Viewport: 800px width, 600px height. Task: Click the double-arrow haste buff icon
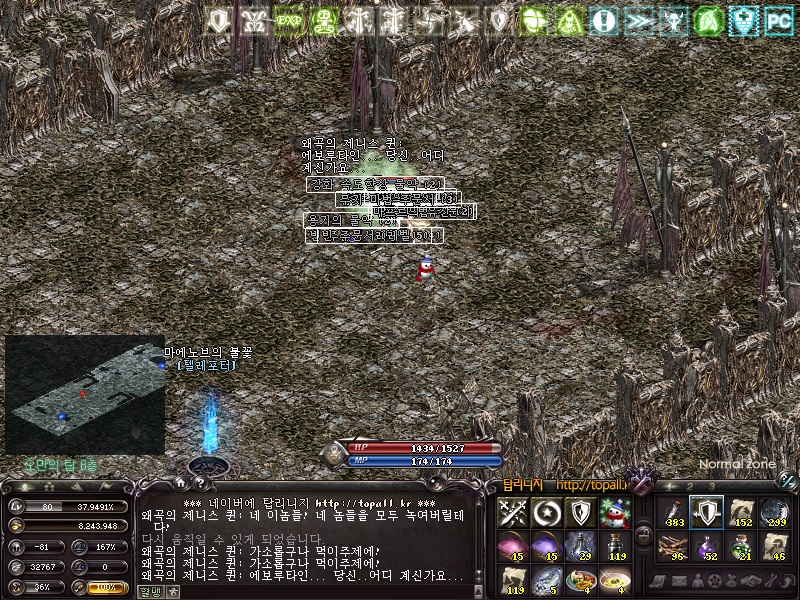click(x=638, y=20)
